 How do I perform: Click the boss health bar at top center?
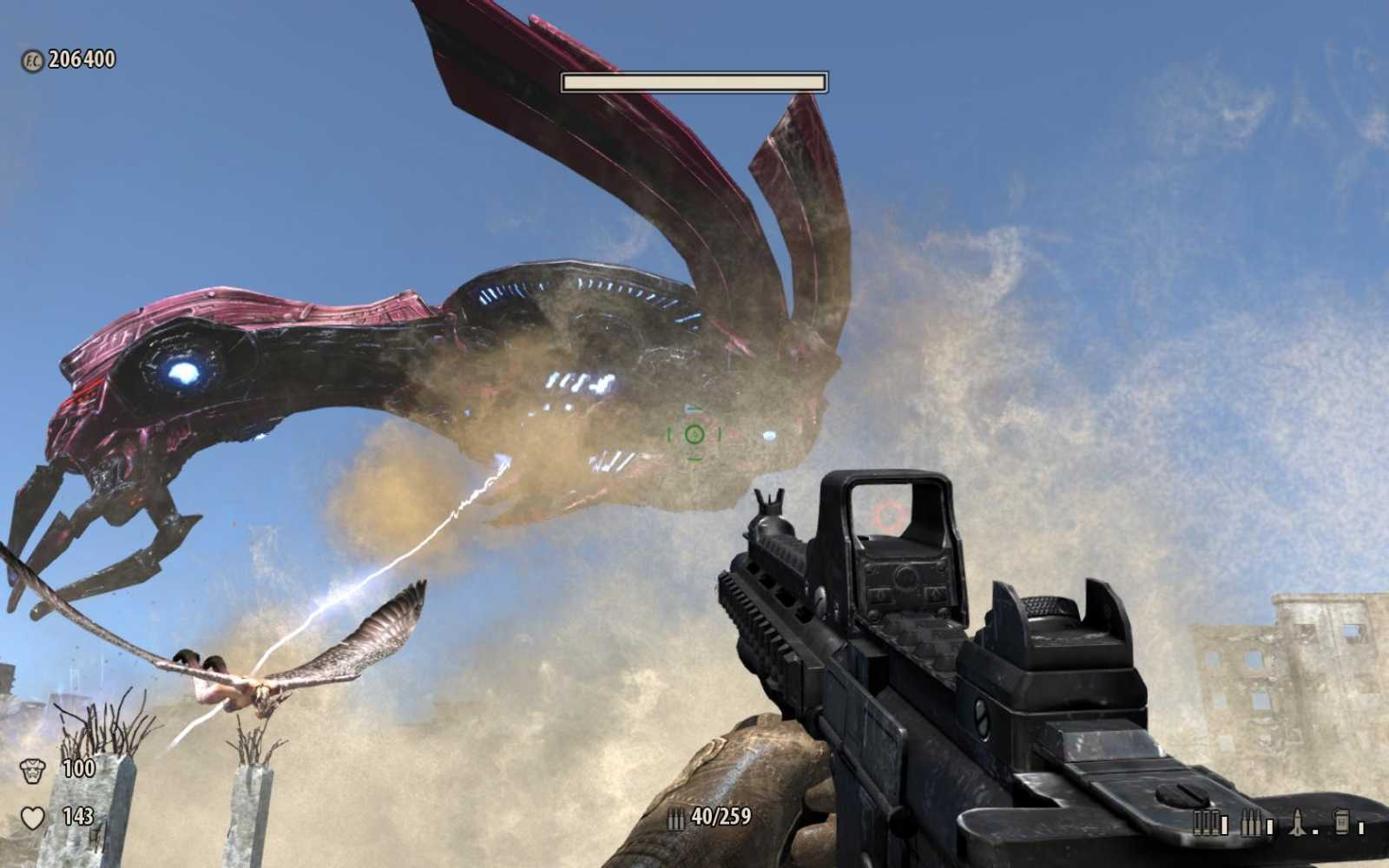[x=694, y=81]
